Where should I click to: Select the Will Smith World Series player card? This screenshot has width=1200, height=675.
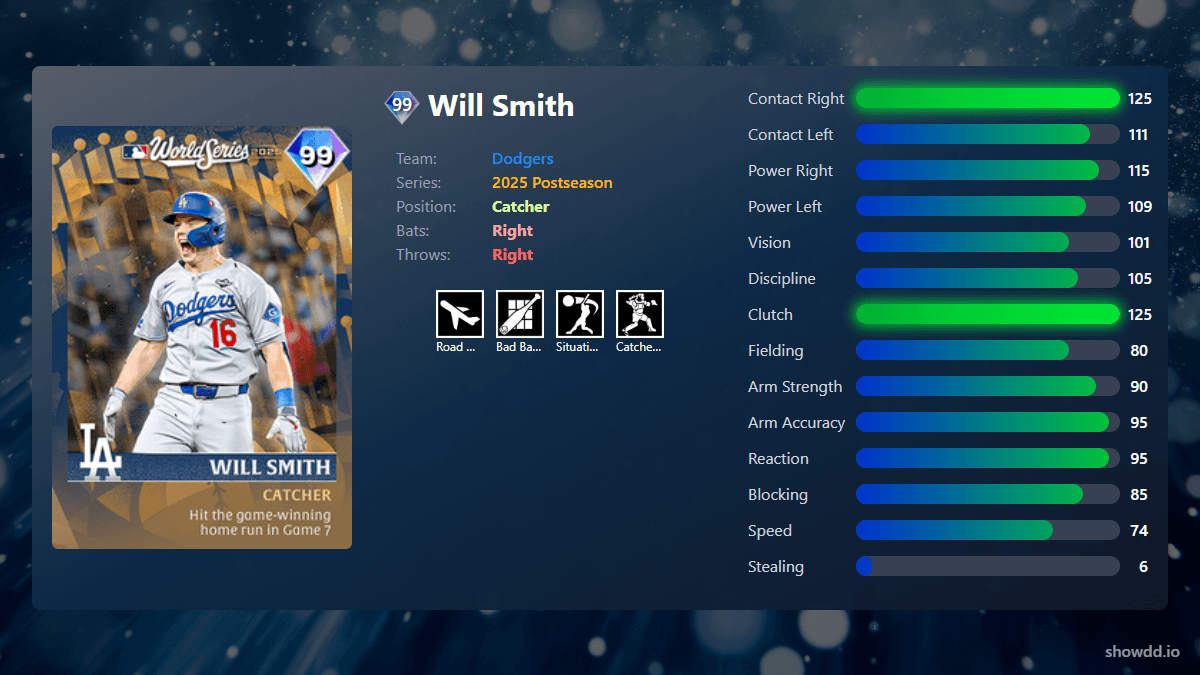pos(202,337)
